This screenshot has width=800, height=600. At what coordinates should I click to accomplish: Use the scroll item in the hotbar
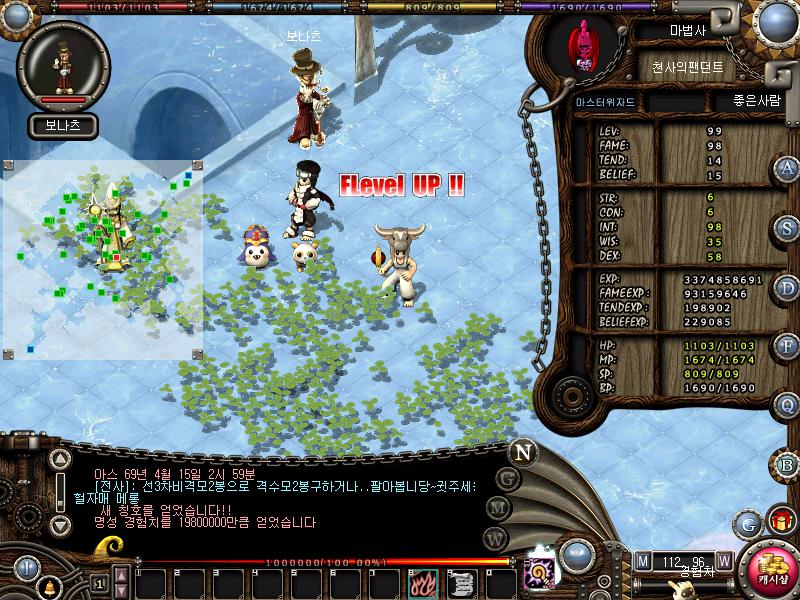coord(462,582)
